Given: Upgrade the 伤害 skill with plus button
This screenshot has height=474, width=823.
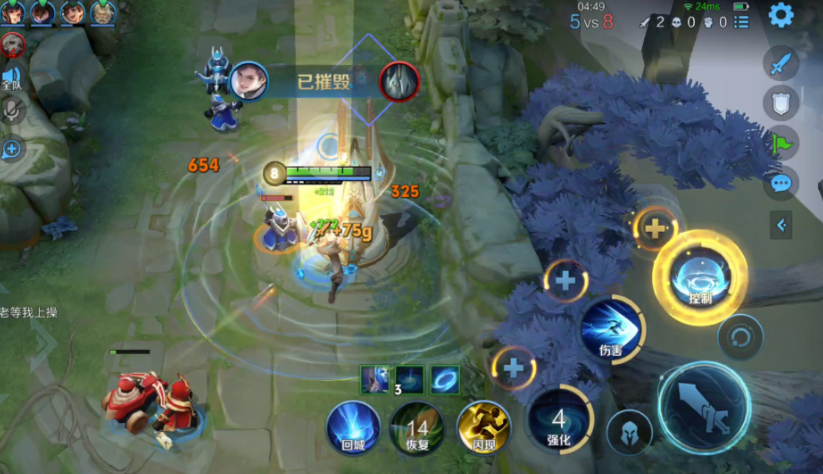Looking at the screenshot, I should tap(565, 281).
